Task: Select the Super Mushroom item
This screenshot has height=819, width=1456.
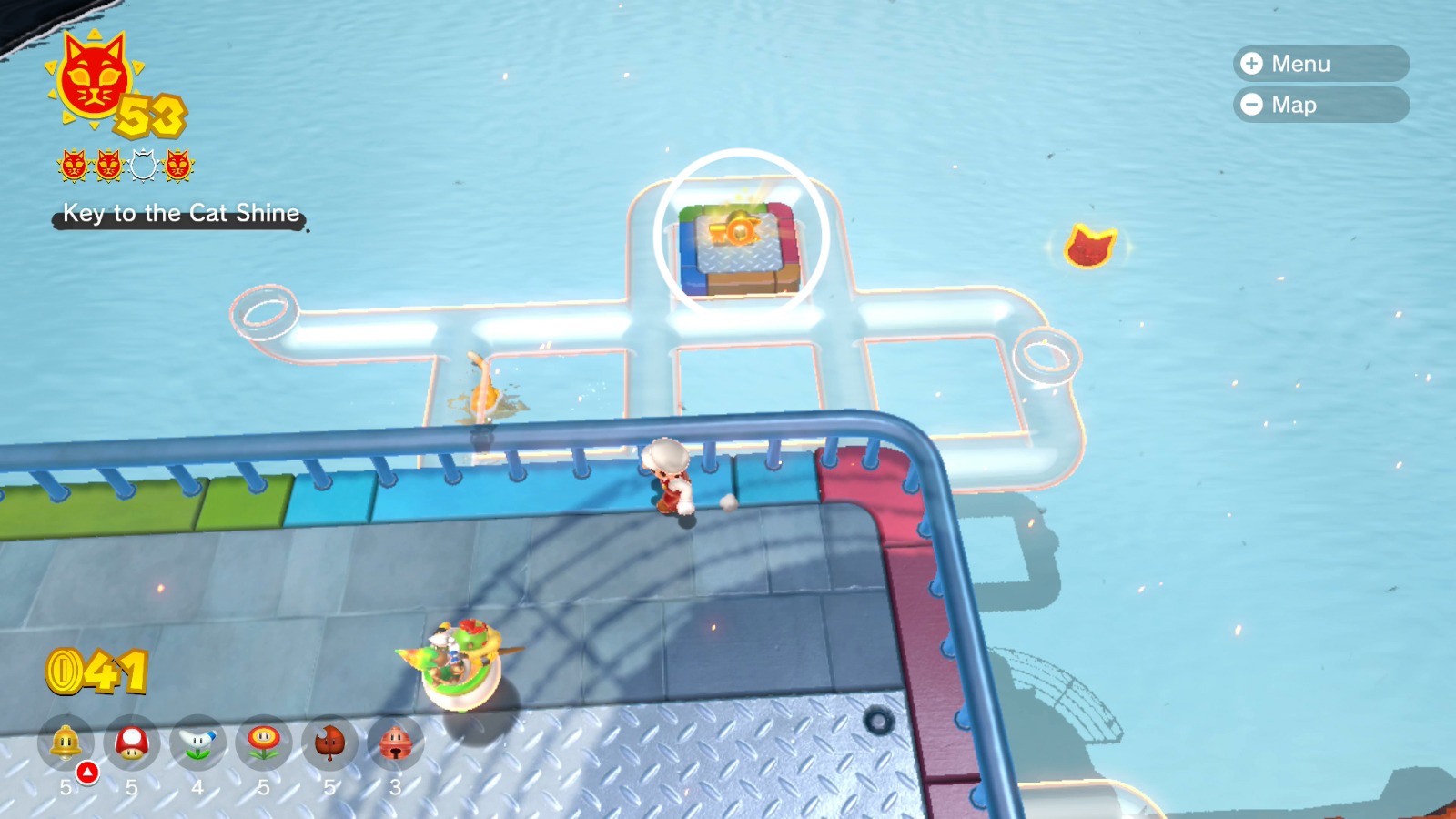Action: (132, 743)
